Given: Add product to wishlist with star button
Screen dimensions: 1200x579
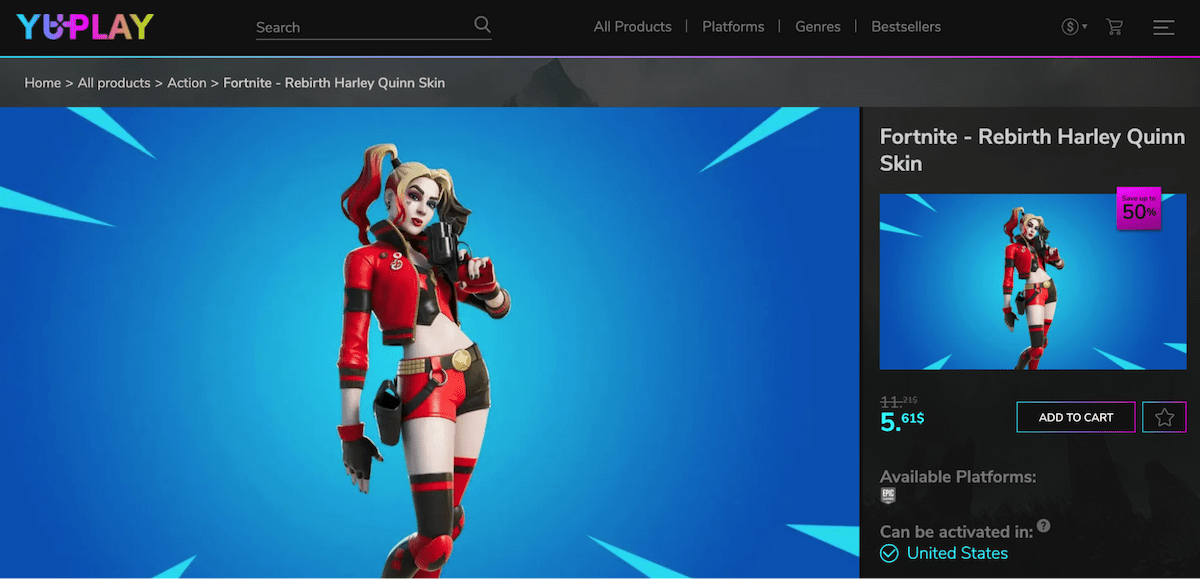Looking at the screenshot, I should [x=1164, y=417].
